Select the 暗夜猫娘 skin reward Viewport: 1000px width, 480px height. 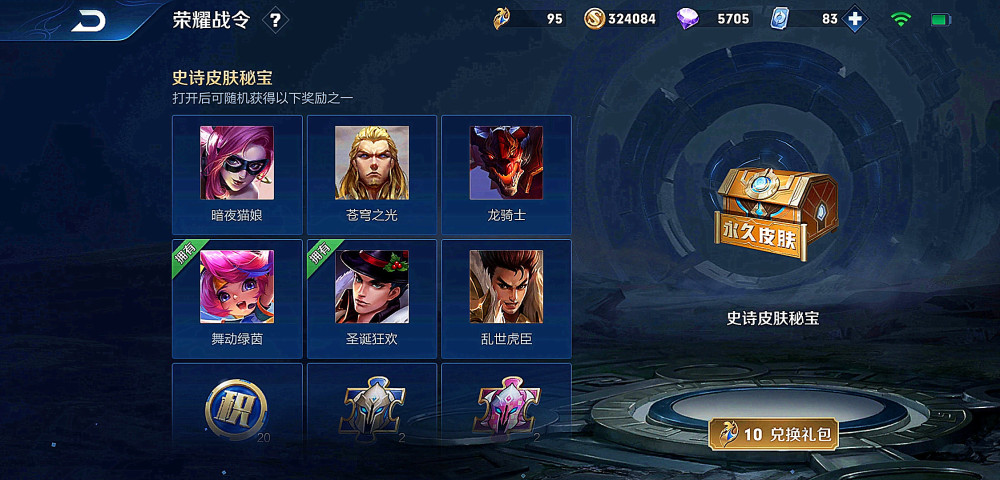(237, 174)
